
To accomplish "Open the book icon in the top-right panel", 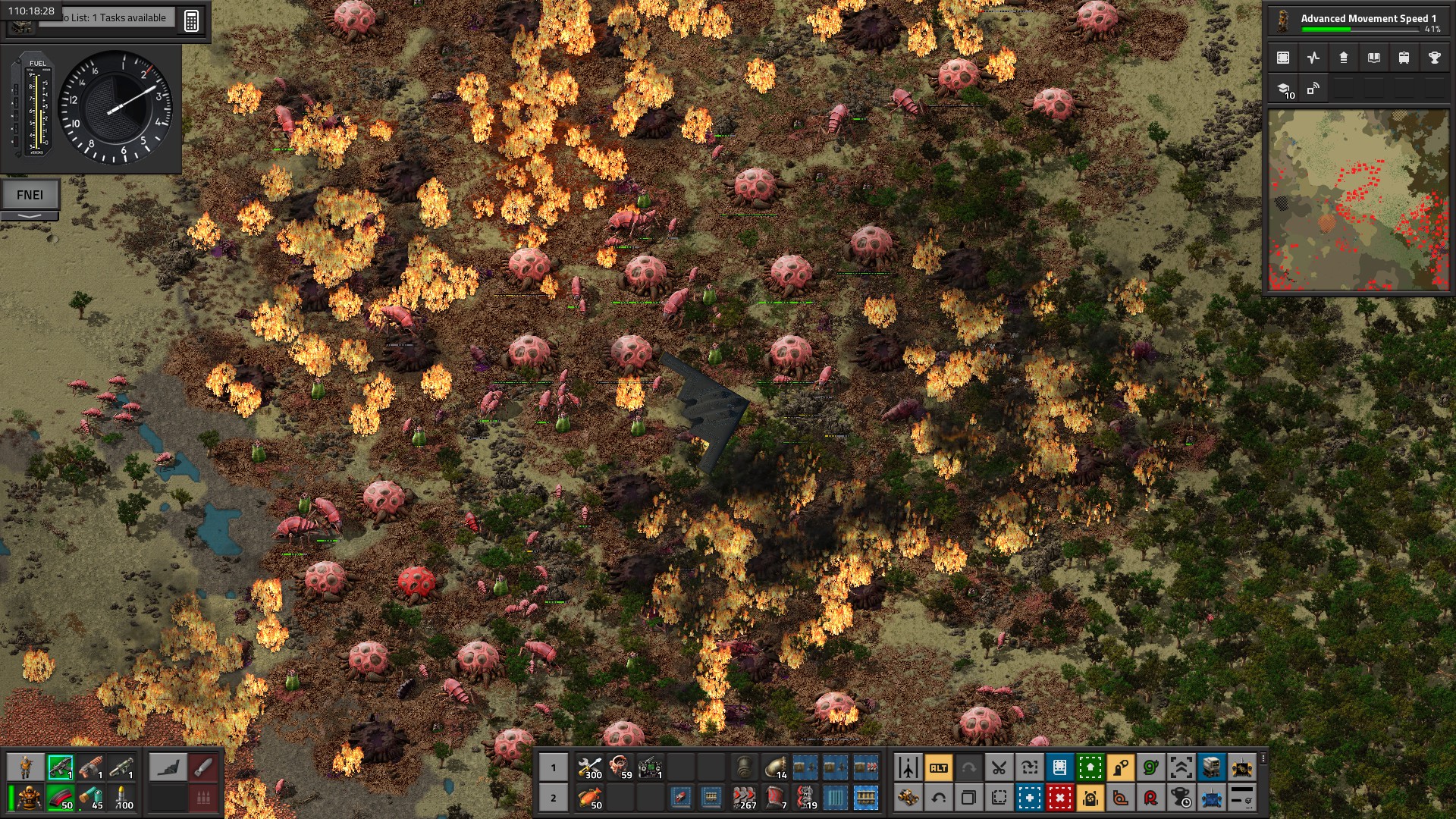I will (x=1373, y=58).
